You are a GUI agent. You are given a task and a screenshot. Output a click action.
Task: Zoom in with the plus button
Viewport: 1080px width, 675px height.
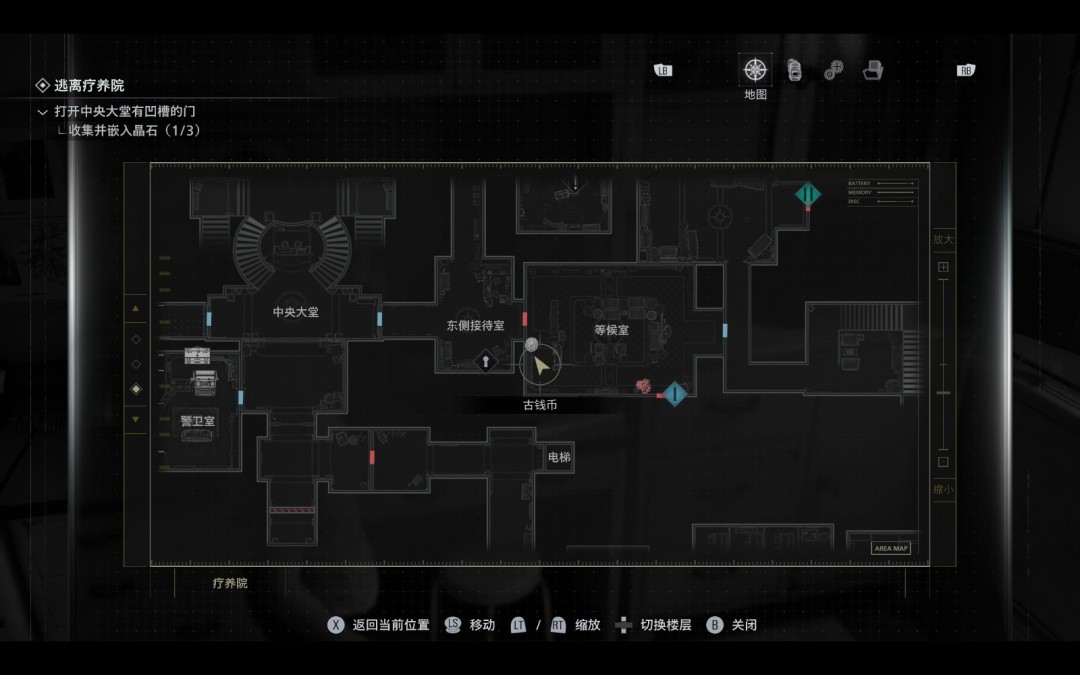click(943, 267)
